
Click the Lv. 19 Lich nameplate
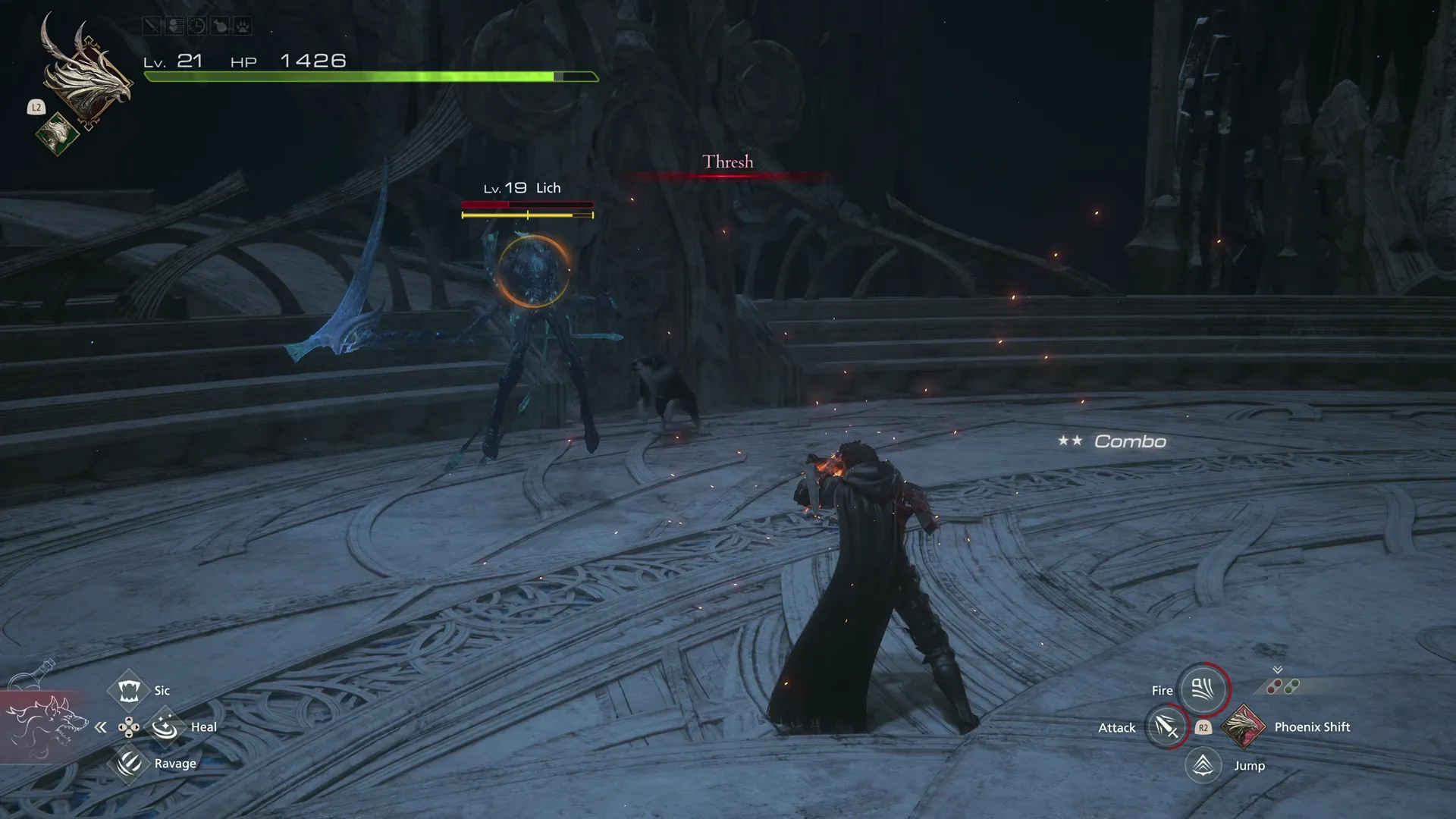pyautogui.click(x=522, y=187)
